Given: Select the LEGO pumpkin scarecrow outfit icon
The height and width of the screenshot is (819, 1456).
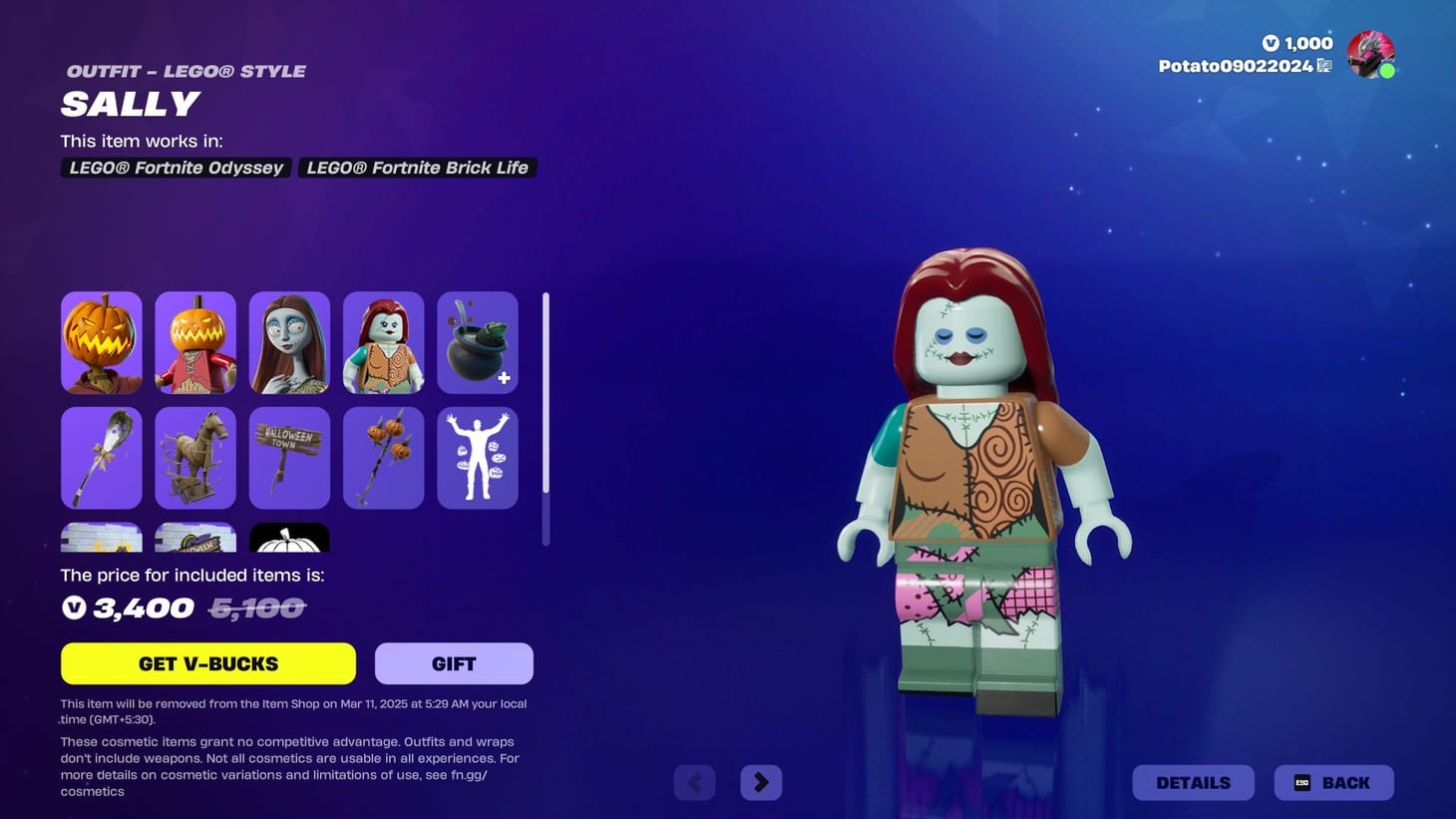Looking at the screenshot, I should 195,342.
